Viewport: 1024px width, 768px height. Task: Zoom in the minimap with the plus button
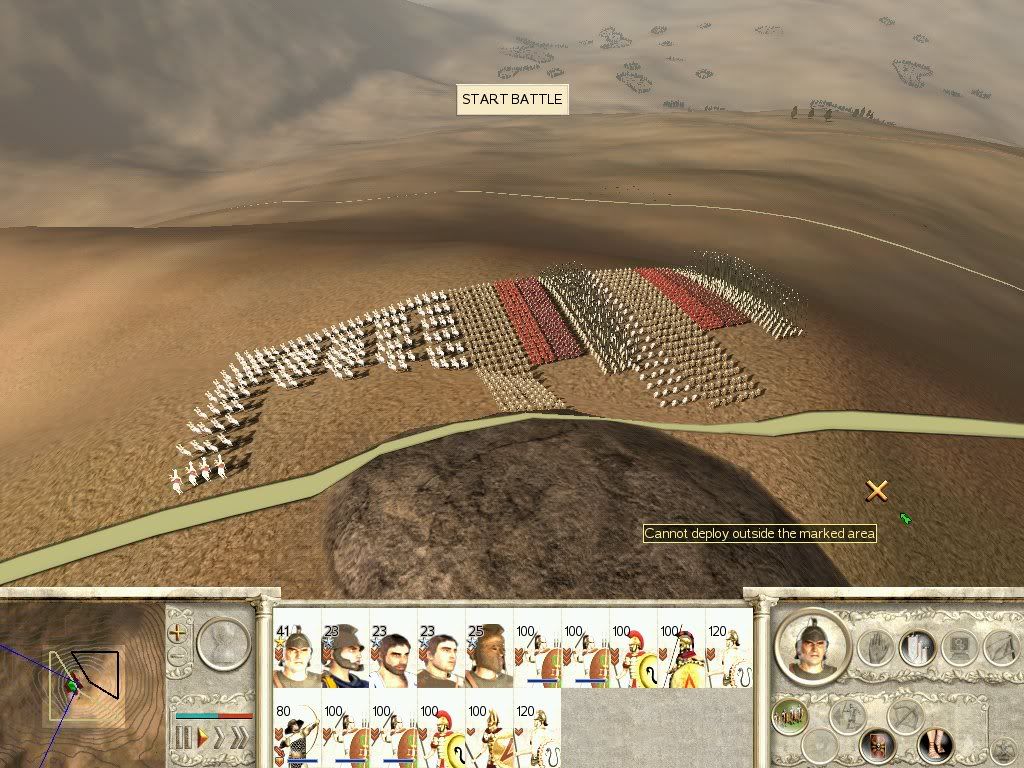tap(179, 633)
